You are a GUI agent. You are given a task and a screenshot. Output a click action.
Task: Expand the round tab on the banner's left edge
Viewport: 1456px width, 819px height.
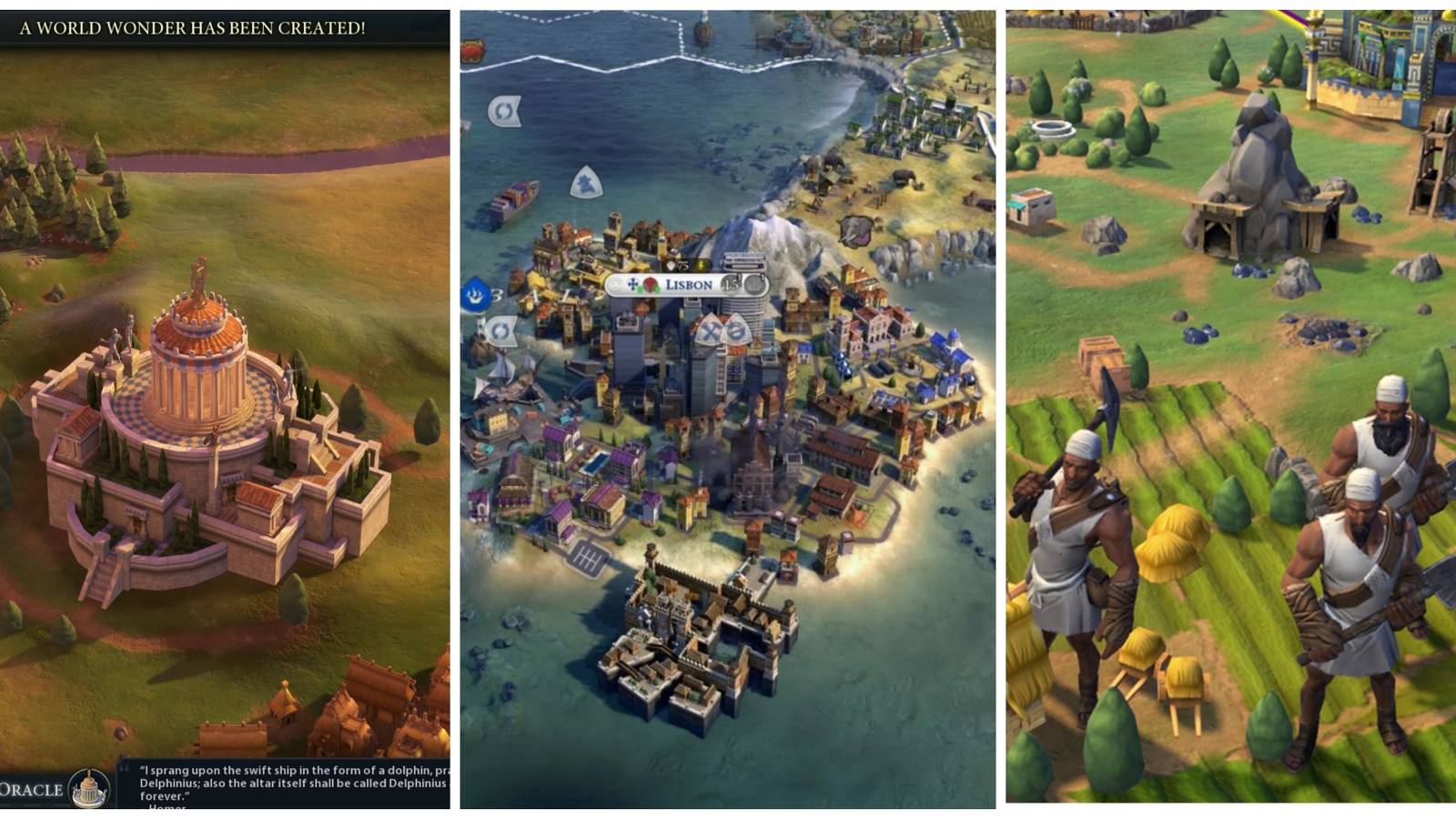tap(615, 282)
